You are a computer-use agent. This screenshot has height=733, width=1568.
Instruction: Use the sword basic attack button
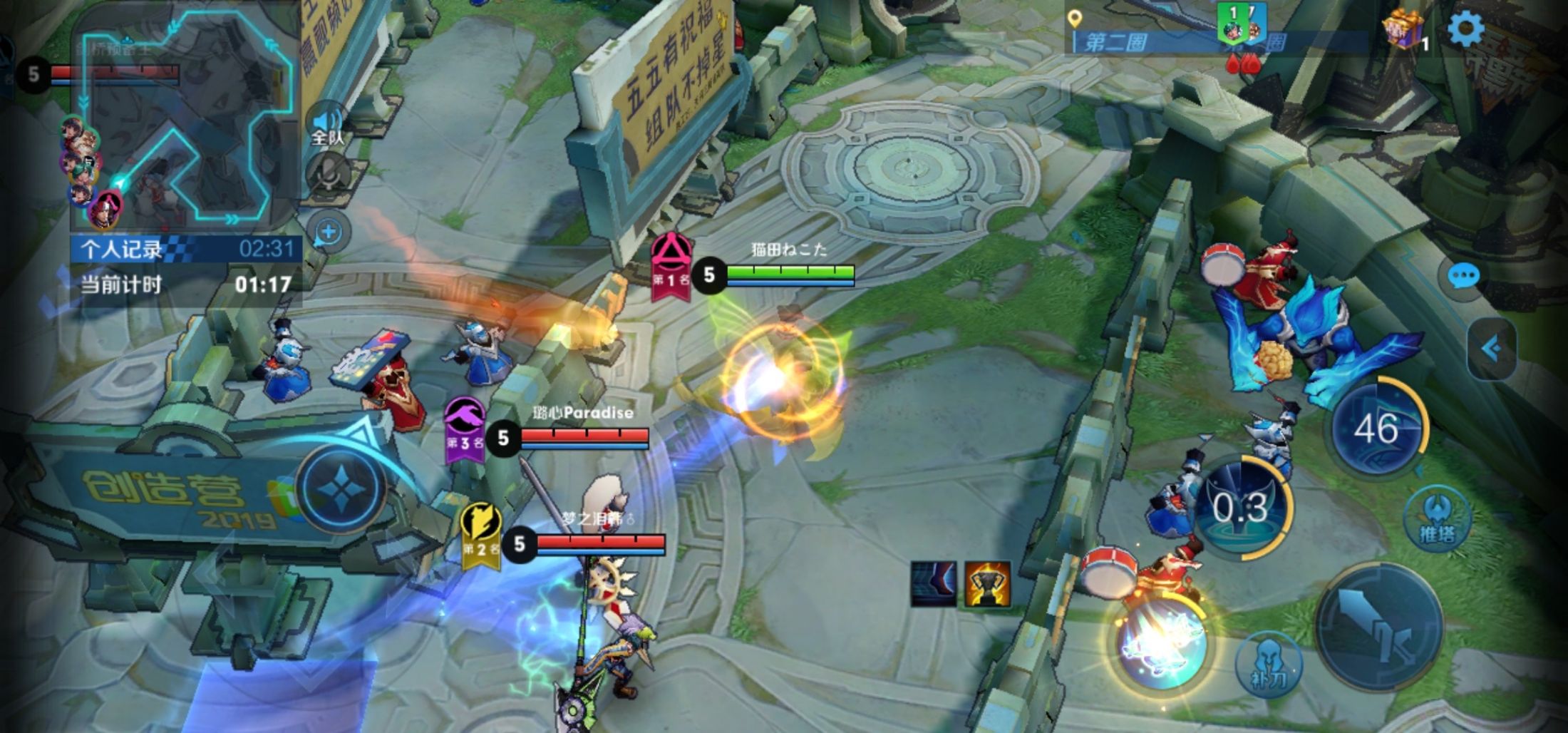pyautogui.click(x=1378, y=627)
